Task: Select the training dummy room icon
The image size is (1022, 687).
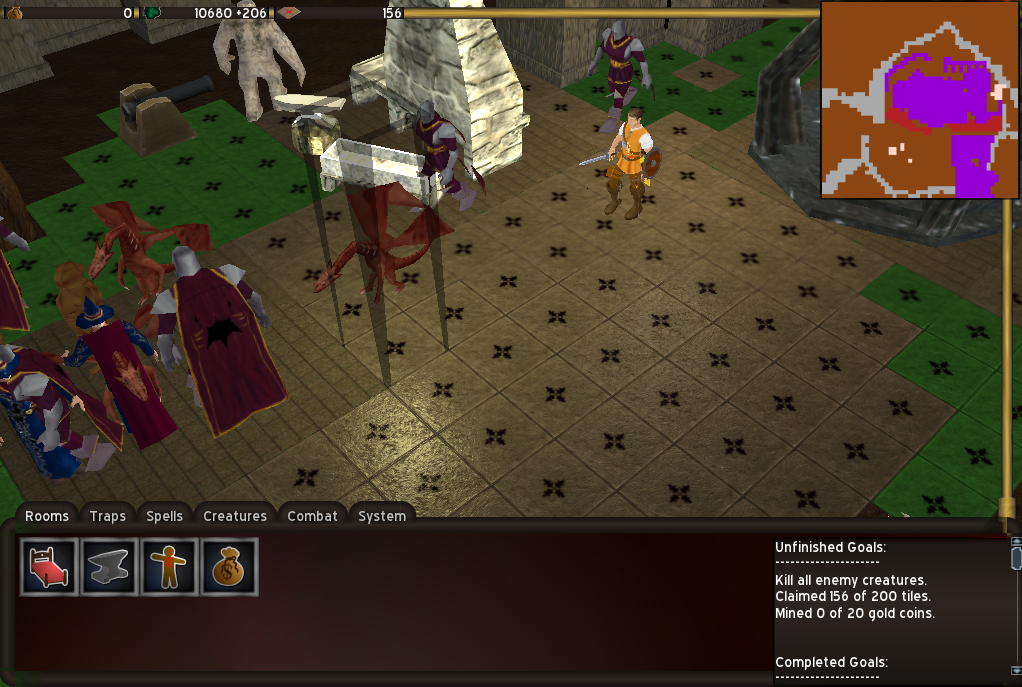Action: coord(169,567)
